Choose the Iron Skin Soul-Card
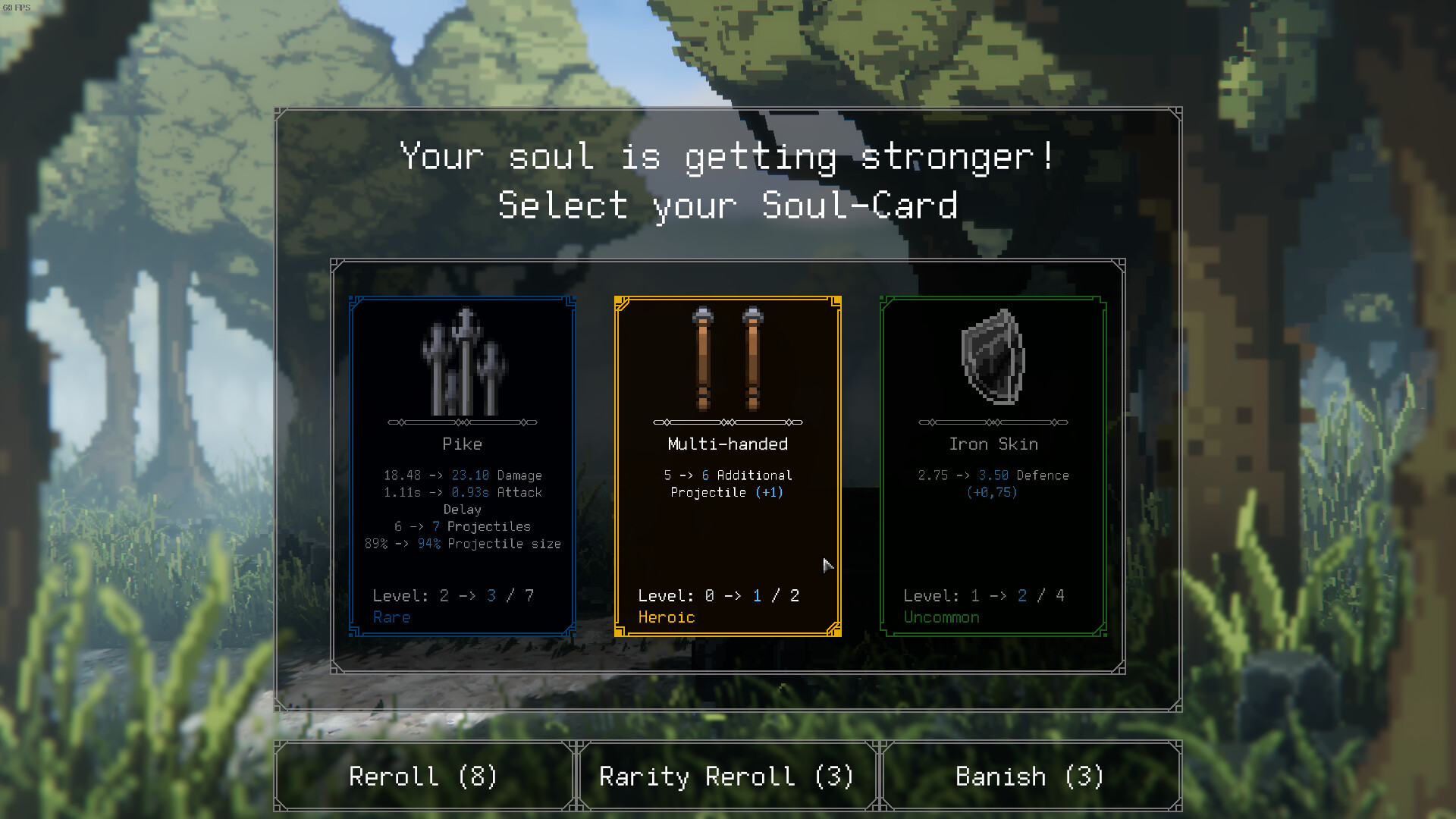This screenshot has width=1456, height=819. pyautogui.click(x=992, y=464)
